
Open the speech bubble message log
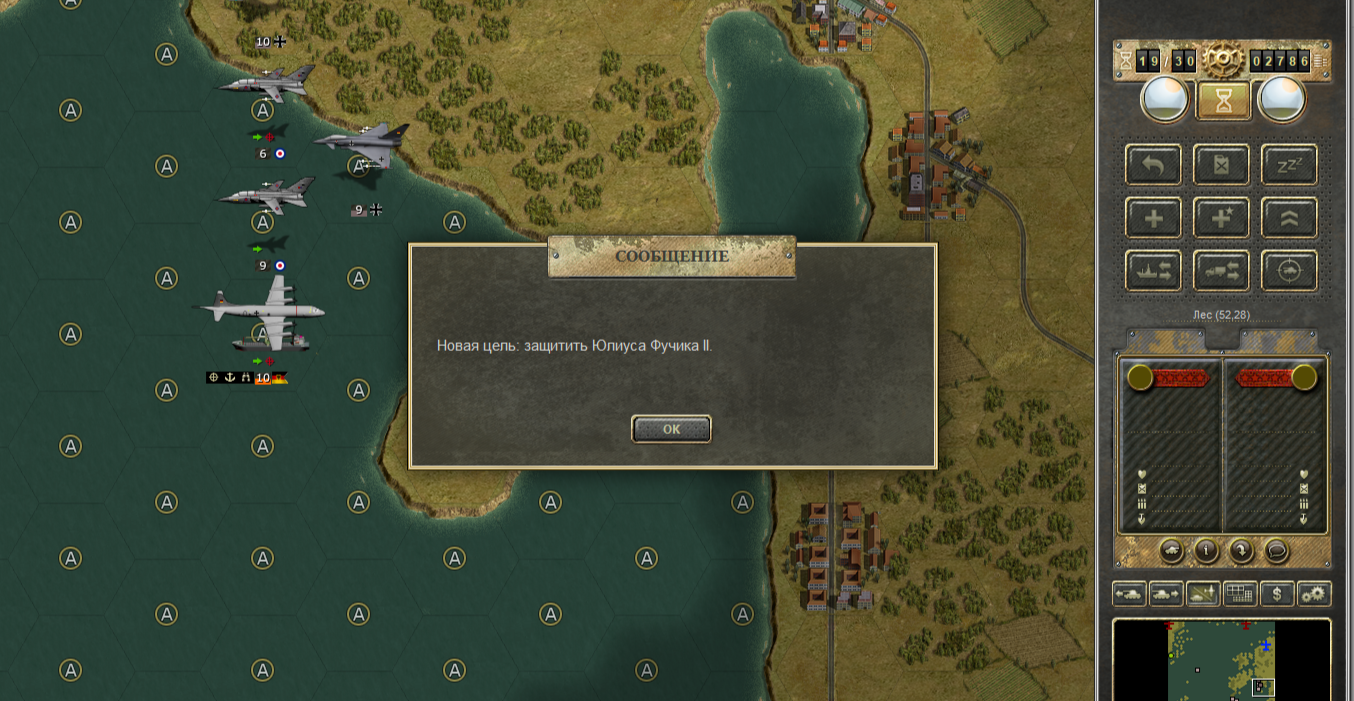click(1275, 550)
